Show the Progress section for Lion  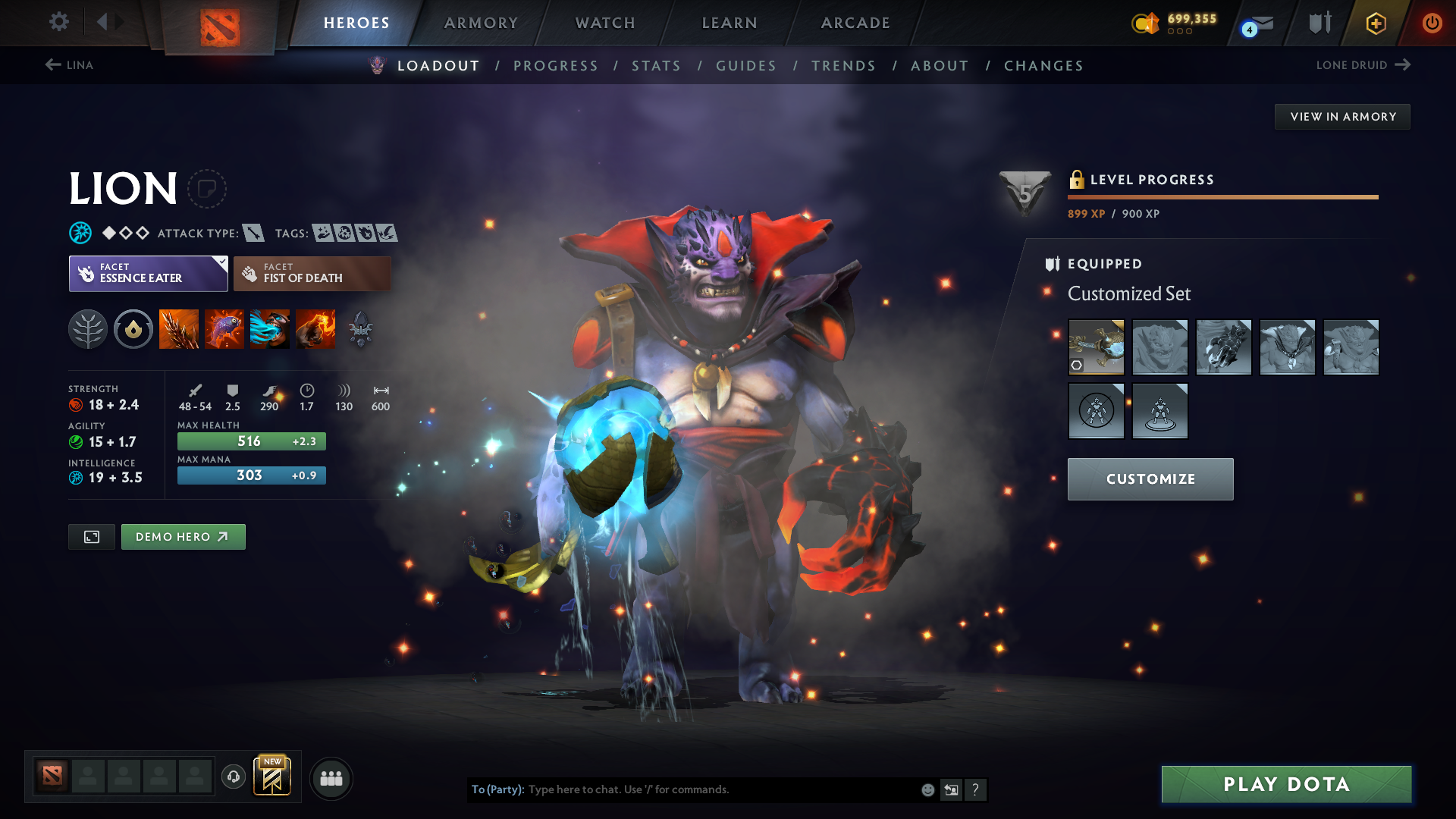(556, 66)
